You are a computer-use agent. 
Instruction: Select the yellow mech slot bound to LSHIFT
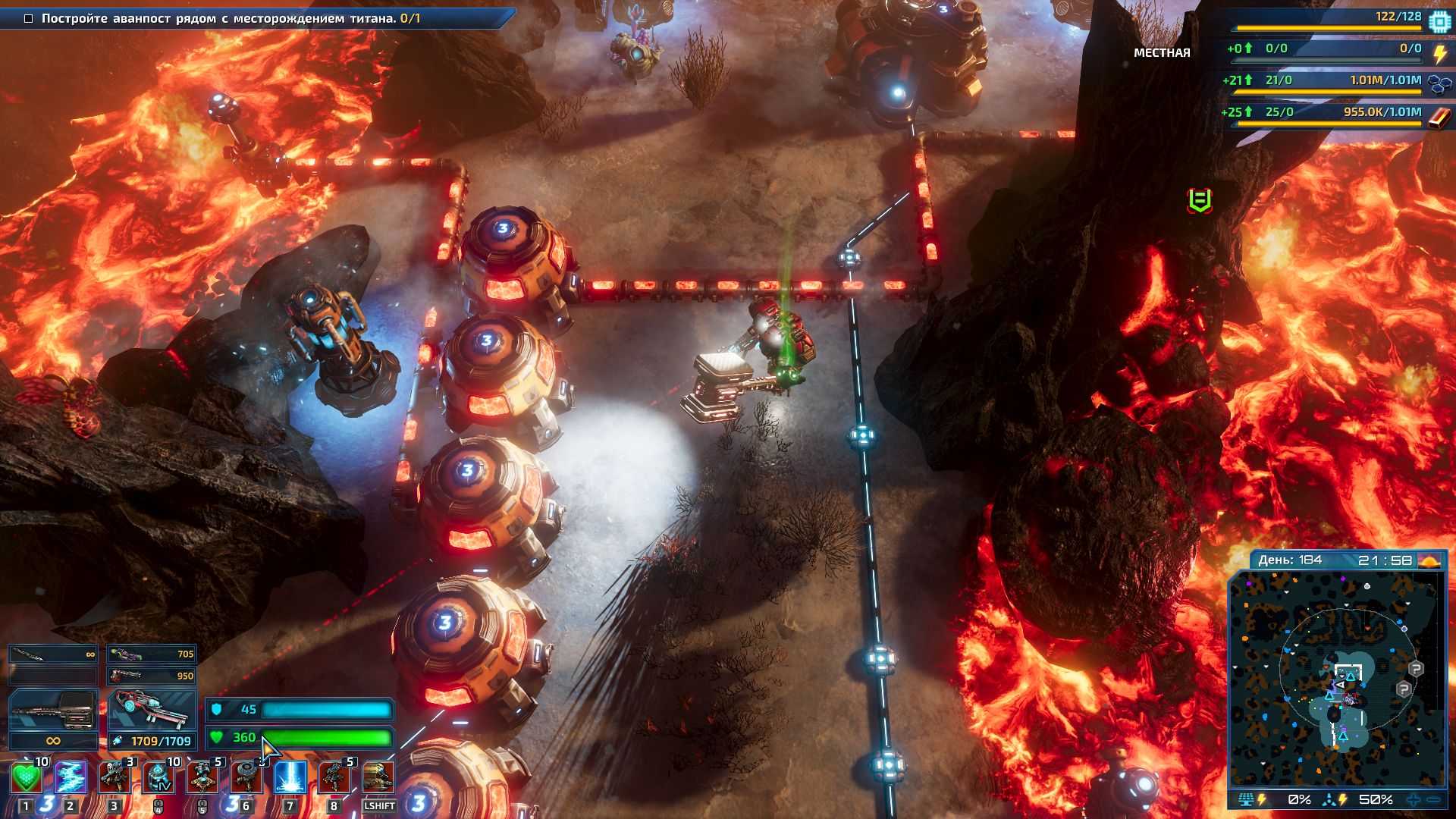coord(378,778)
